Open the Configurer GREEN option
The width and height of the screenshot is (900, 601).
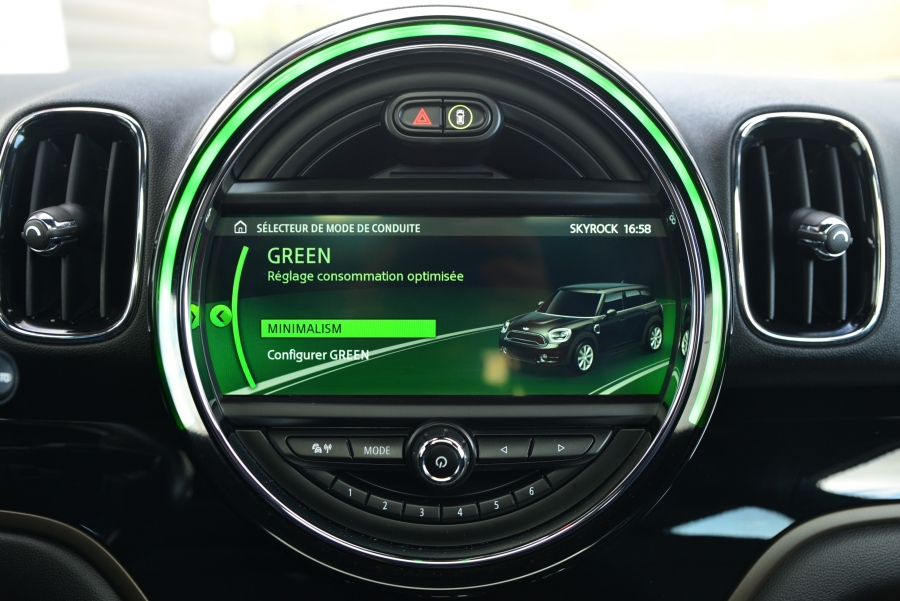pos(318,355)
